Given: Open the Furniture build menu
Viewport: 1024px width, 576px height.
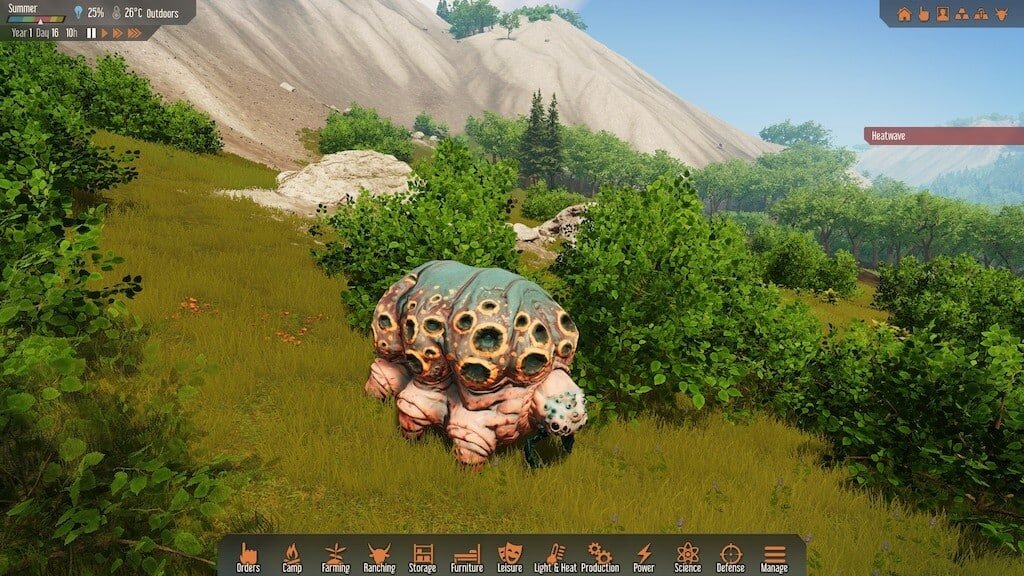Looking at the screenshot, I should coord(467,557).
